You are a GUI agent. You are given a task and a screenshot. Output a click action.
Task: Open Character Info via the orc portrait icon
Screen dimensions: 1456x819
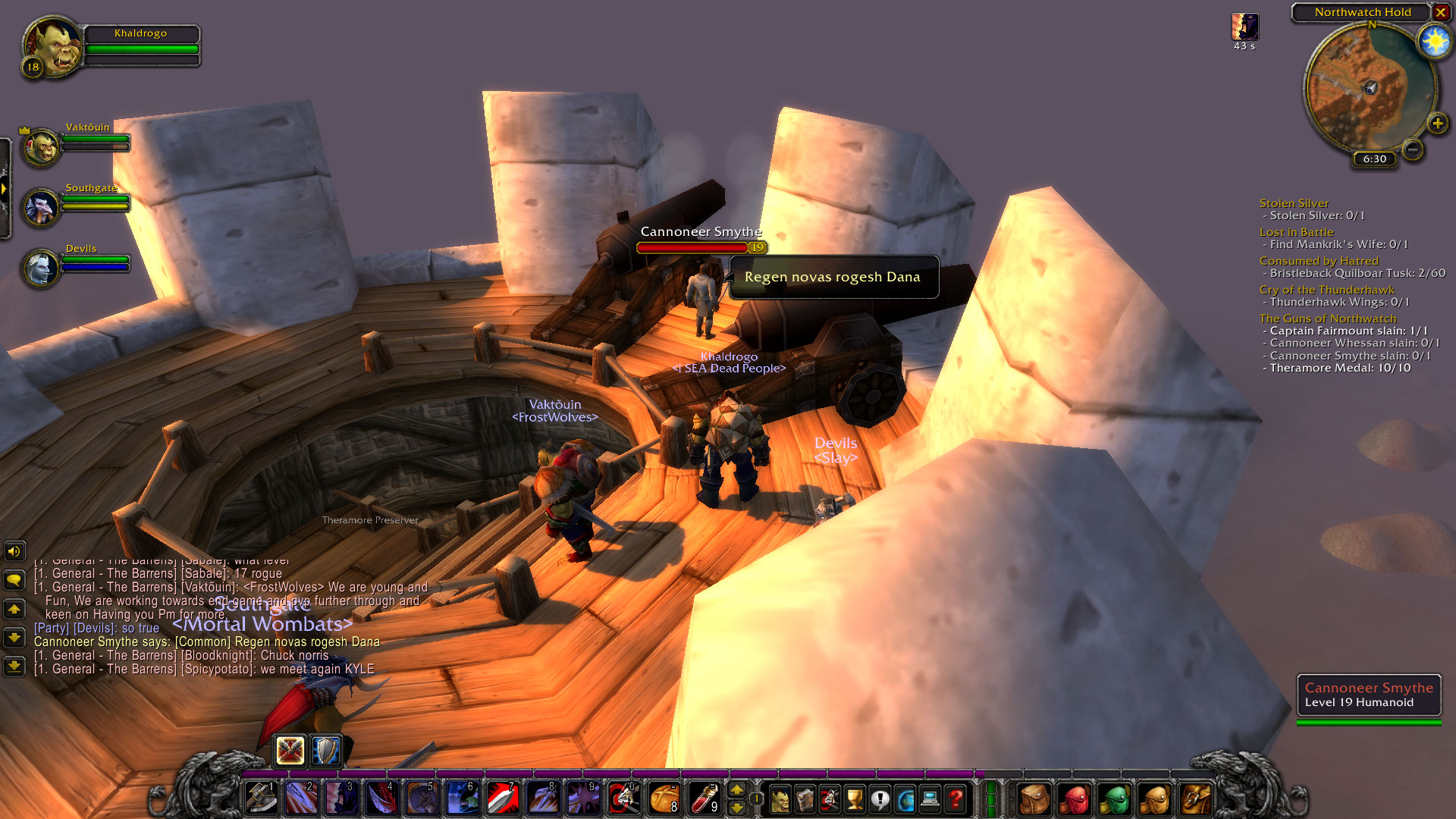click(781, 798)
